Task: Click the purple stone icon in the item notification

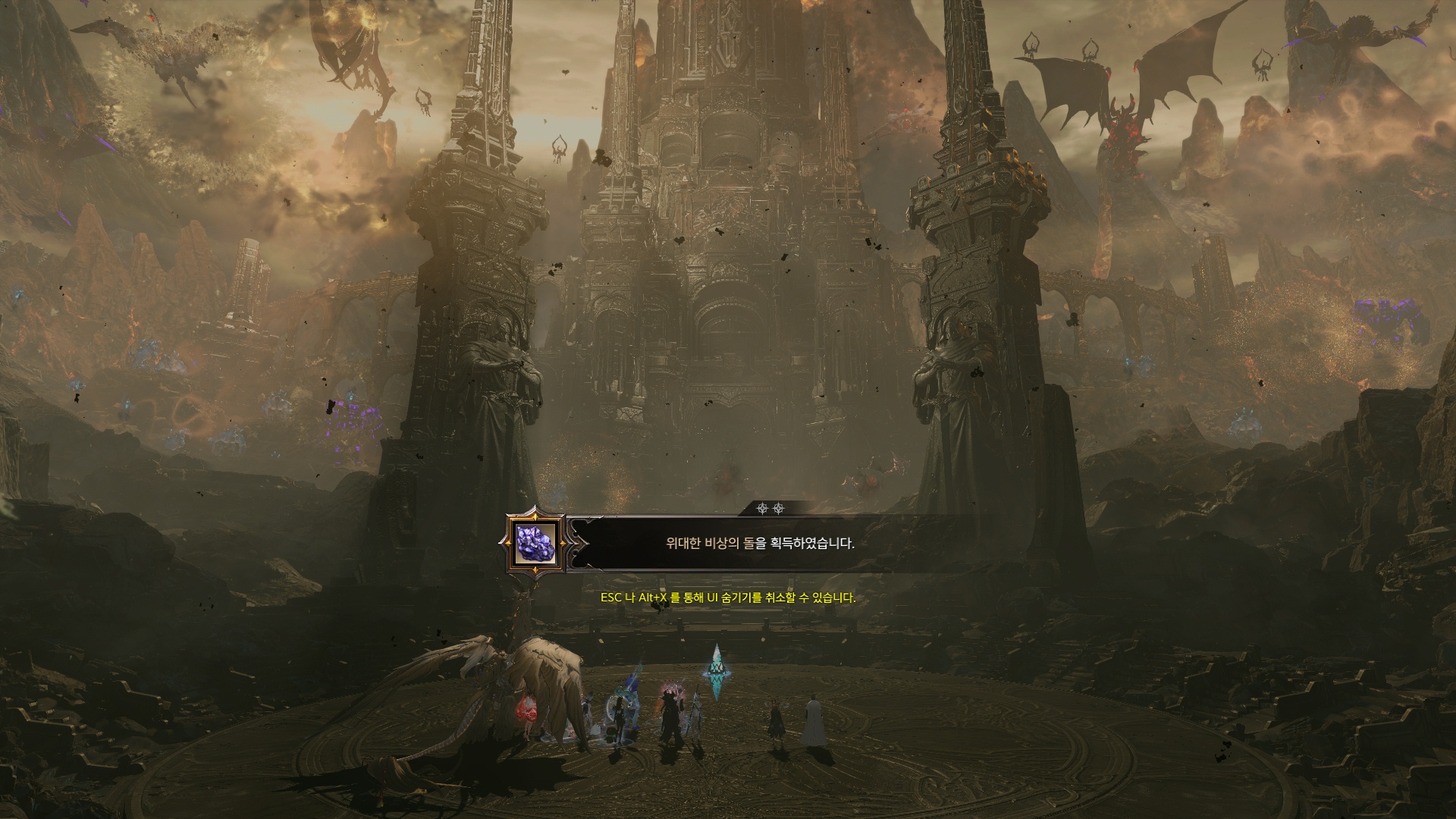Action: point(535,542)
